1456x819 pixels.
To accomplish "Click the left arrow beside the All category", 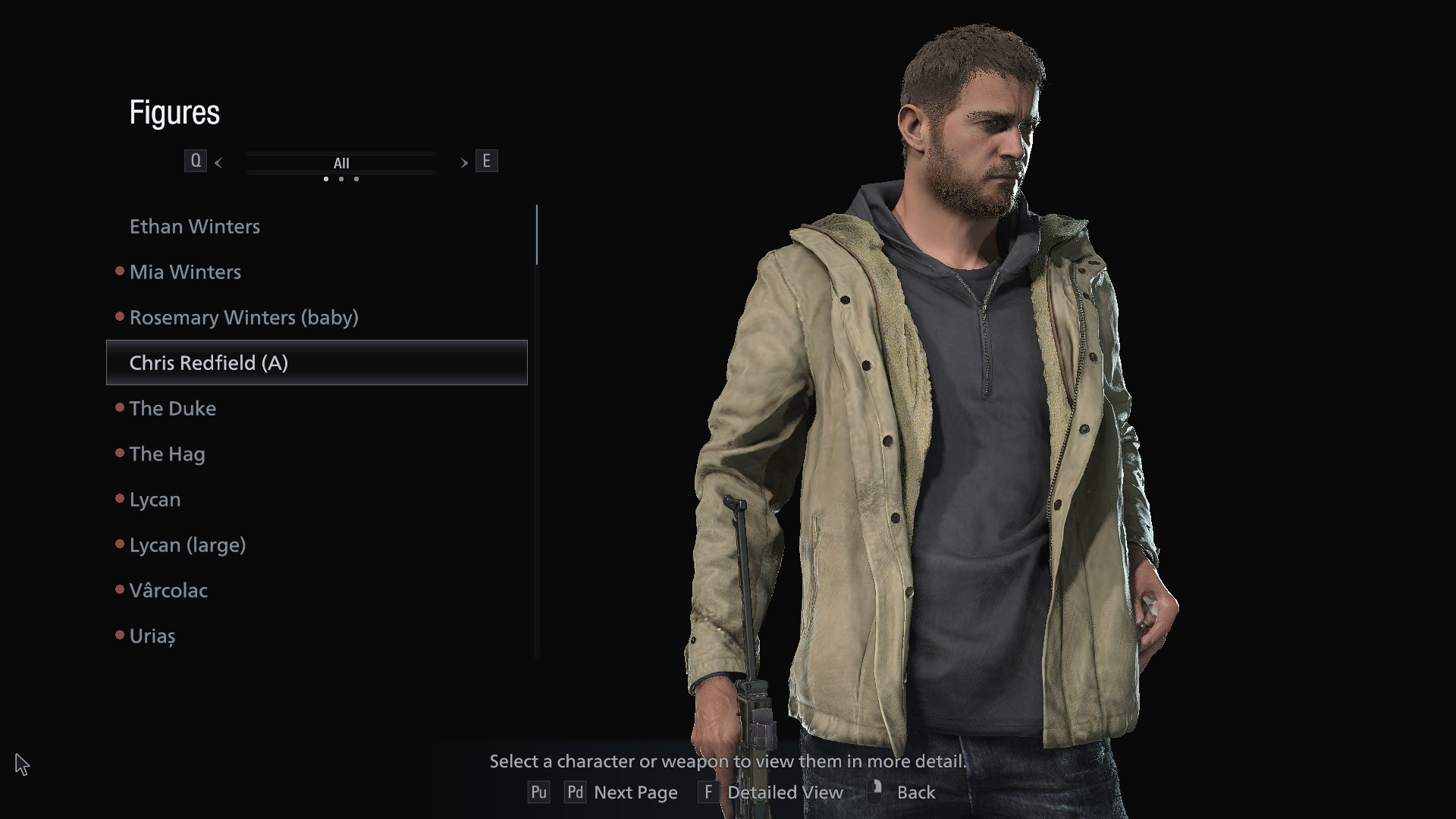I will [x=218, y=163].
